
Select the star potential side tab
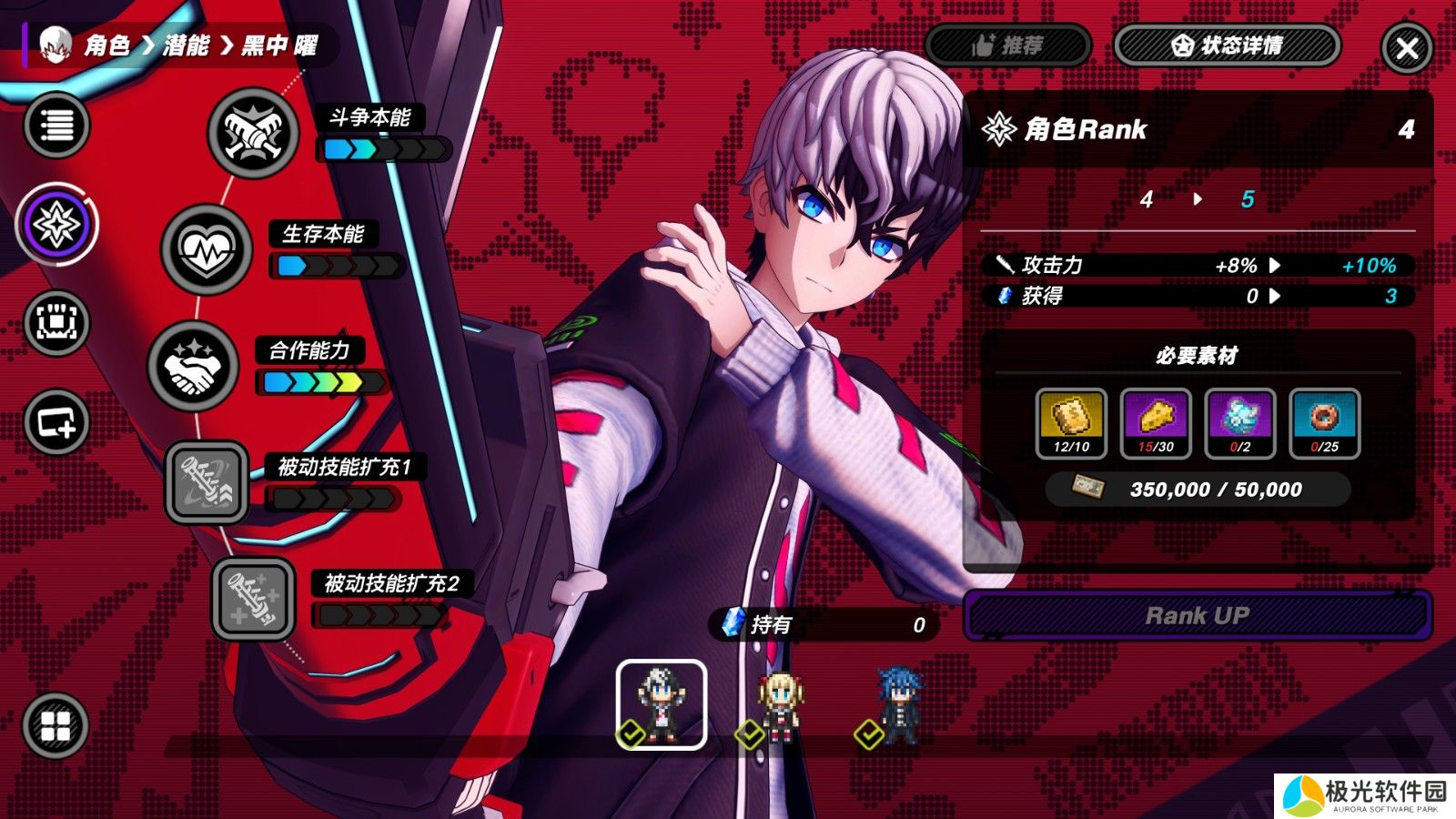56,225
